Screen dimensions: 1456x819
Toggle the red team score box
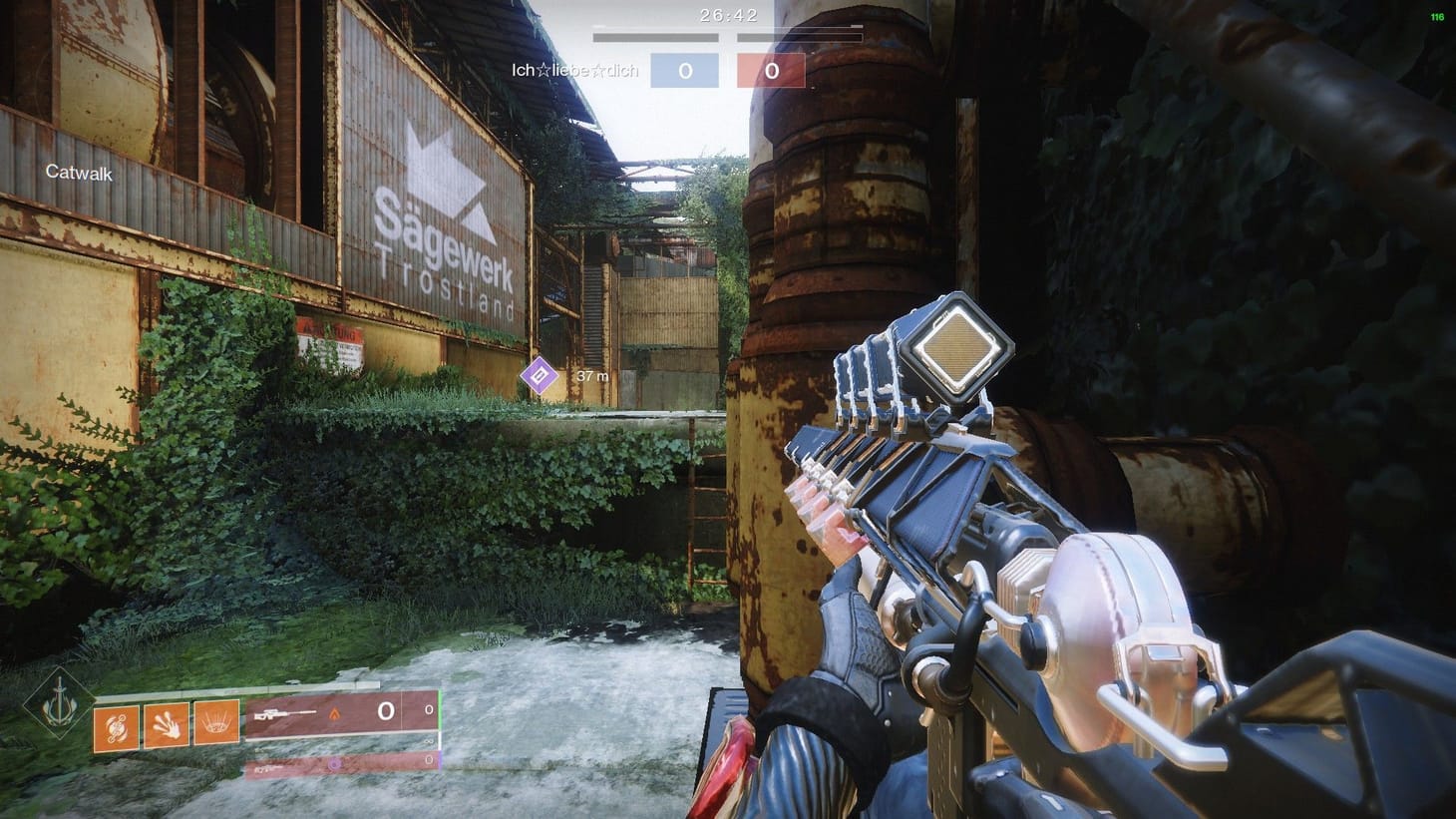(x=771, y=70)
